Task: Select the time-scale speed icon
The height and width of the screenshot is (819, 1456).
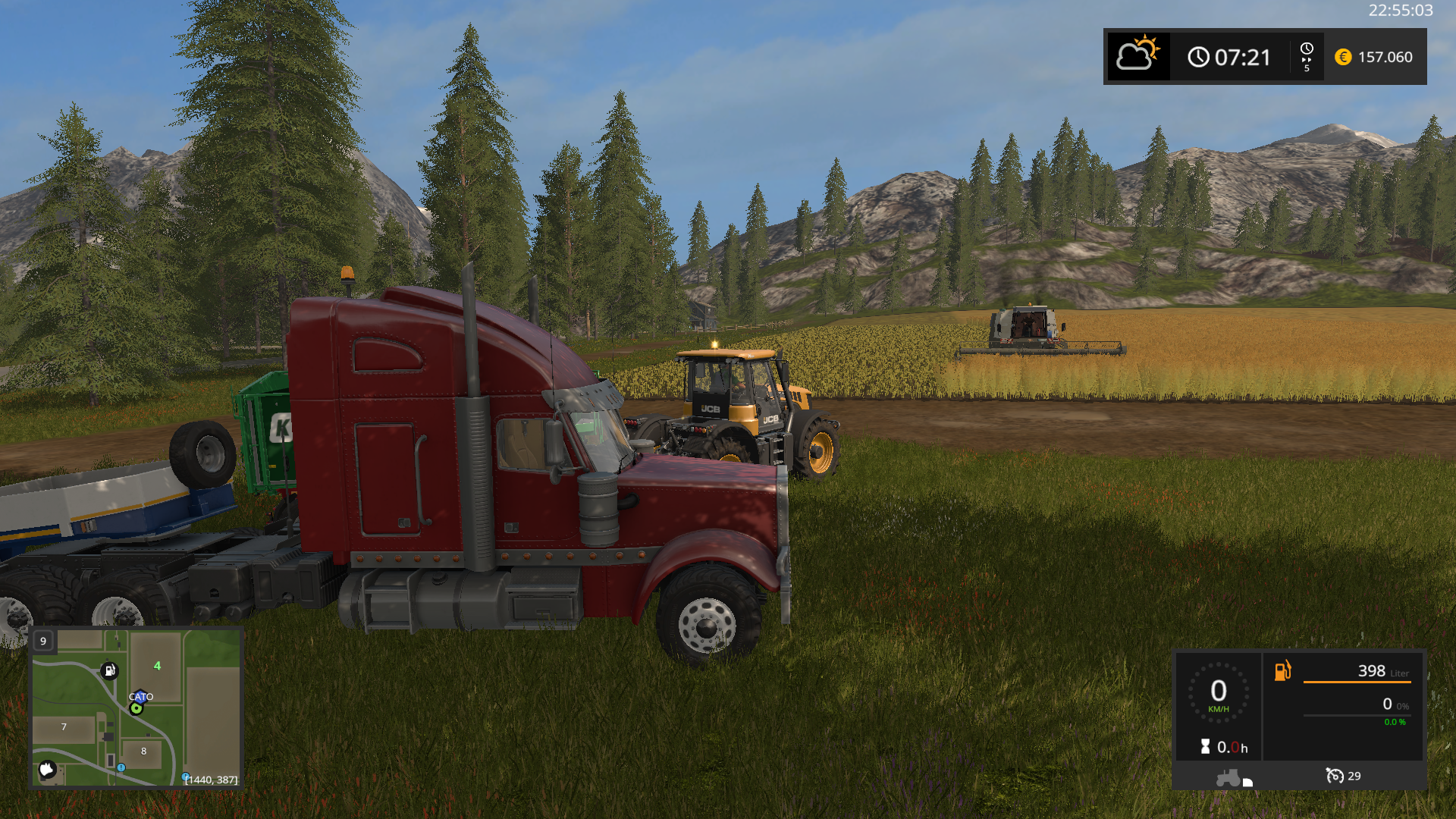Action: click(x=1307, y=57)
